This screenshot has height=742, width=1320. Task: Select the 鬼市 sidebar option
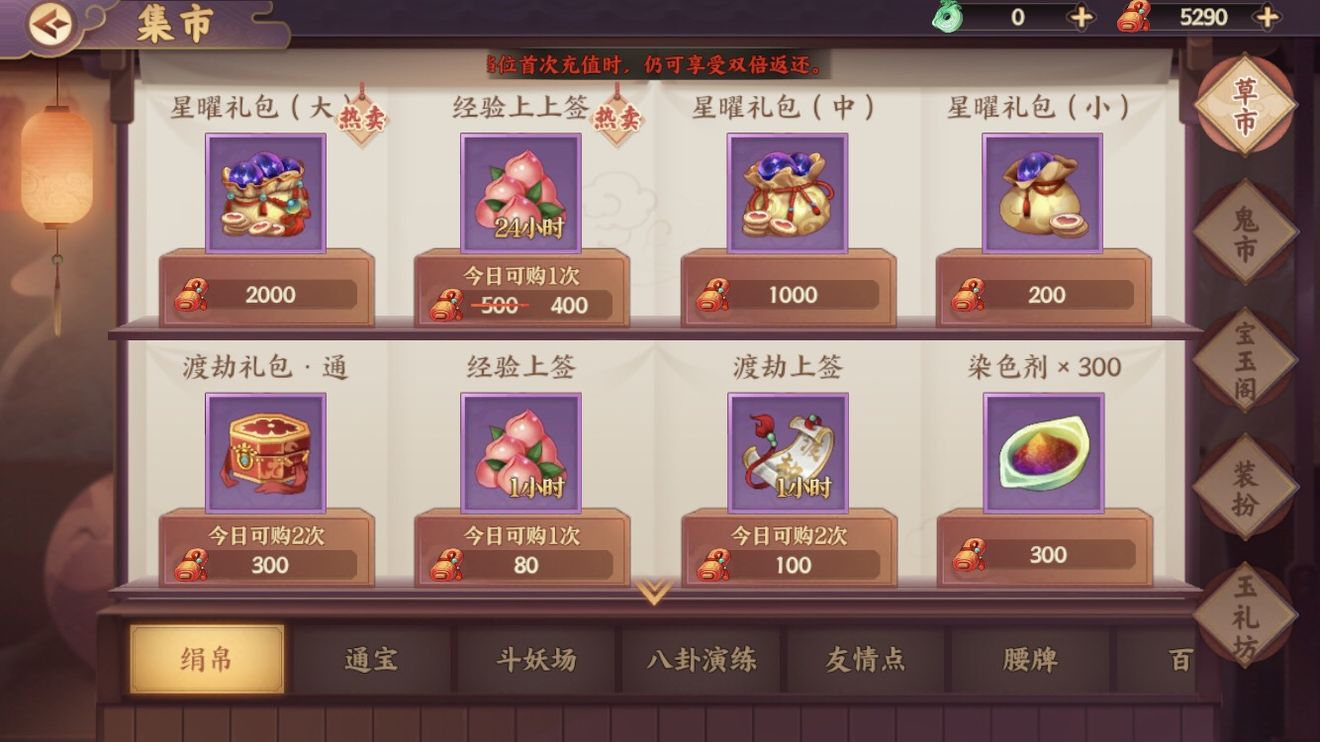click(1246, 232)
